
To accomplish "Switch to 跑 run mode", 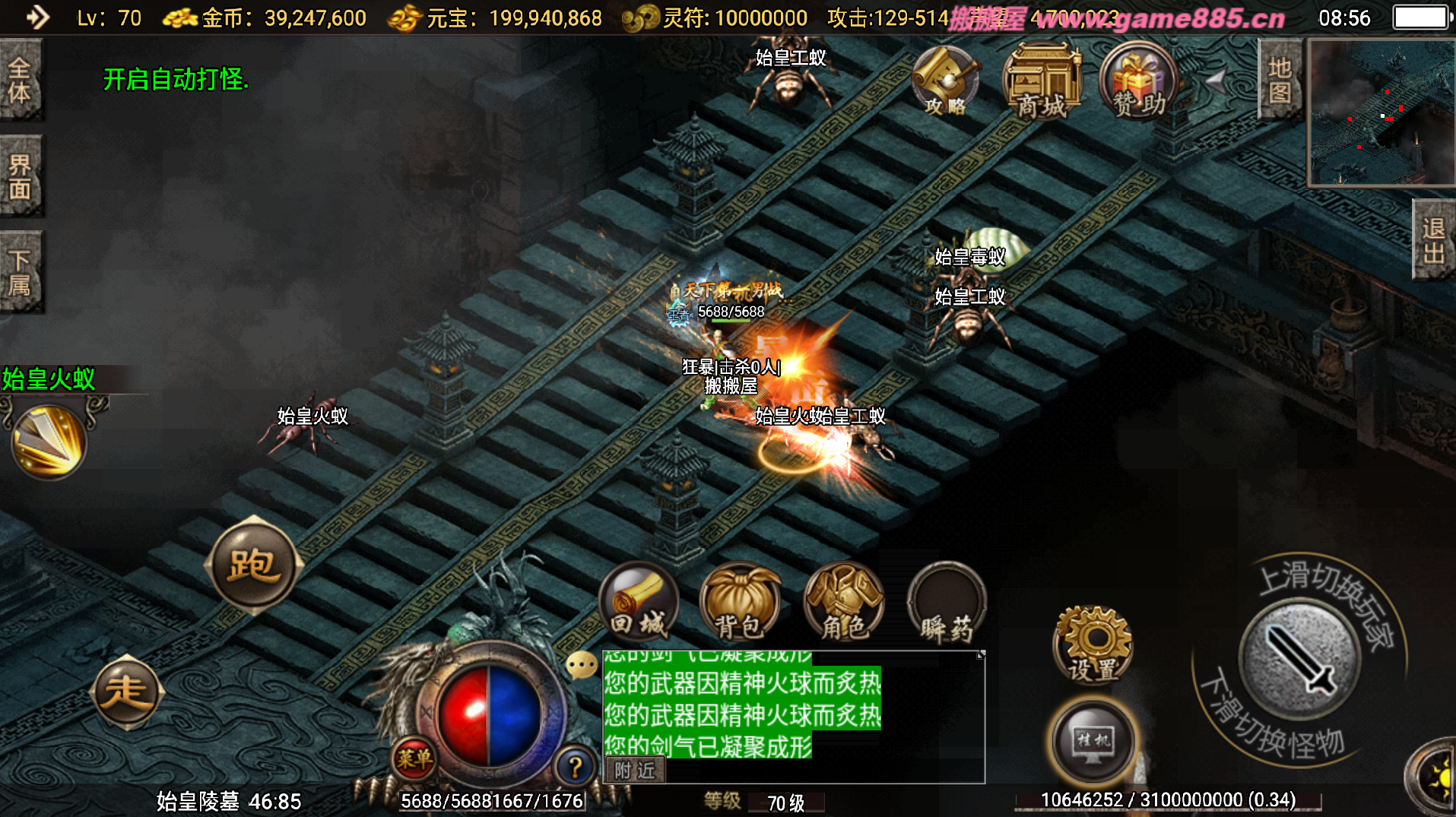I will [x=253, y=565].
